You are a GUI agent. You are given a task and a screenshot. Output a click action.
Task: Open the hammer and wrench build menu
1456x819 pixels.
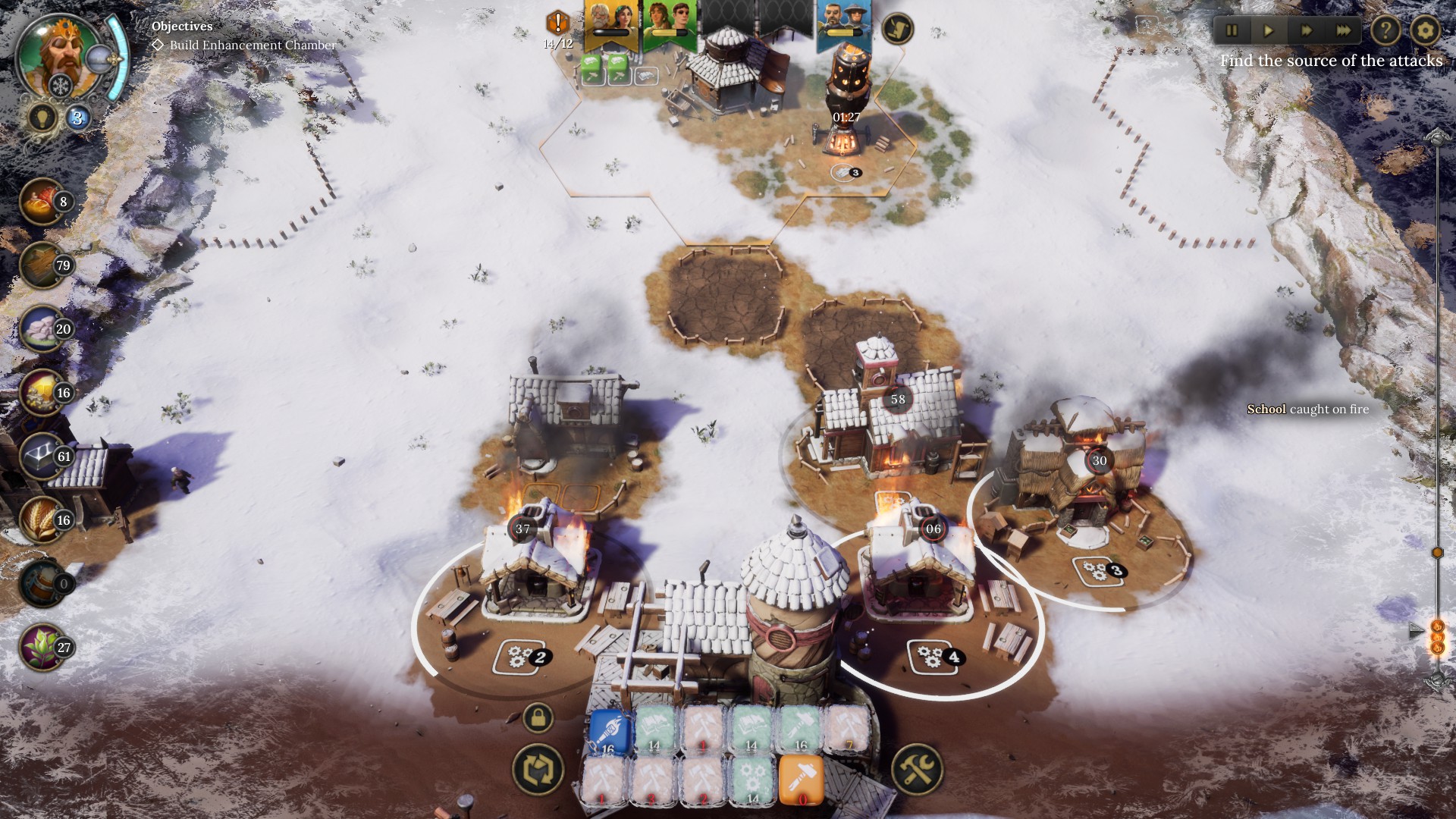pyautogui.click(x=918, y=769)
